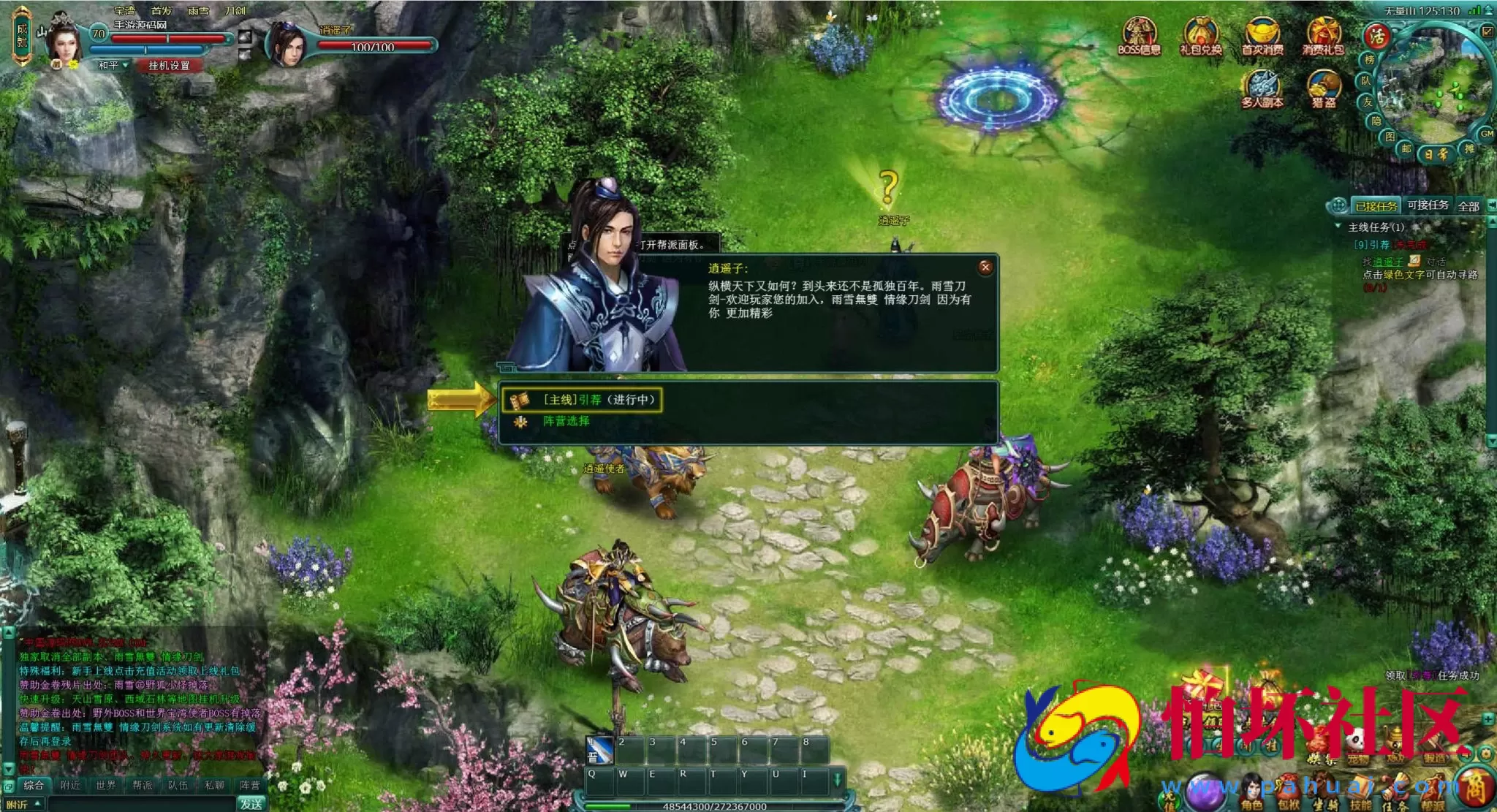Image resolution: width=1497 pixels, height=812 pixels.
Task: Toggle 隐 to hide other players
Action: [x=1374, y=121]
